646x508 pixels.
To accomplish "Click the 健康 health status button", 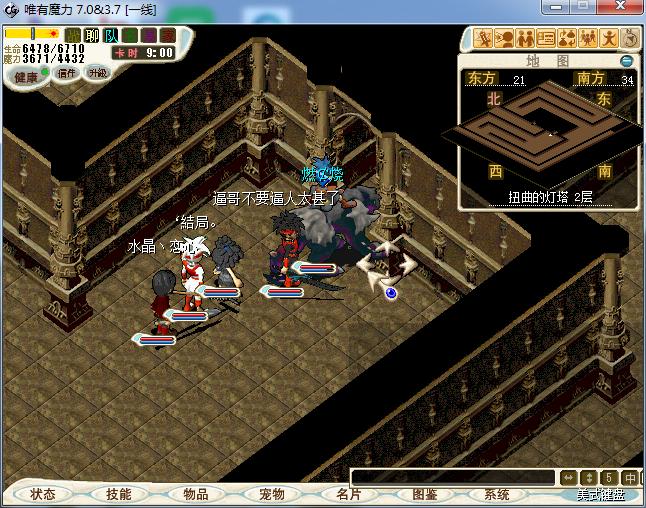I will [25, 76].
